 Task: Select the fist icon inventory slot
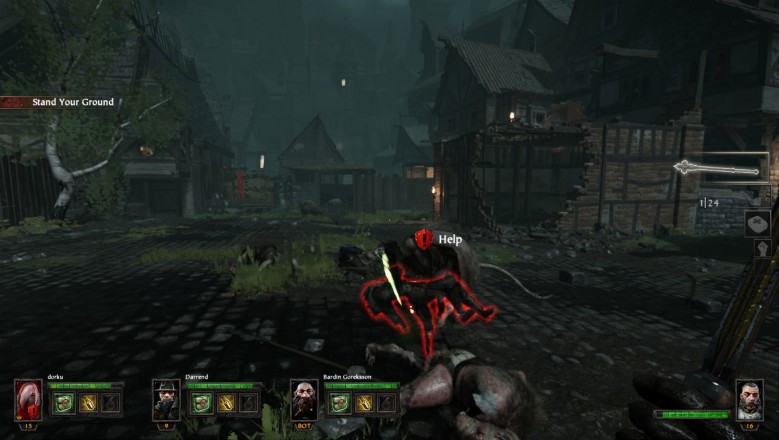coord(760,248)
